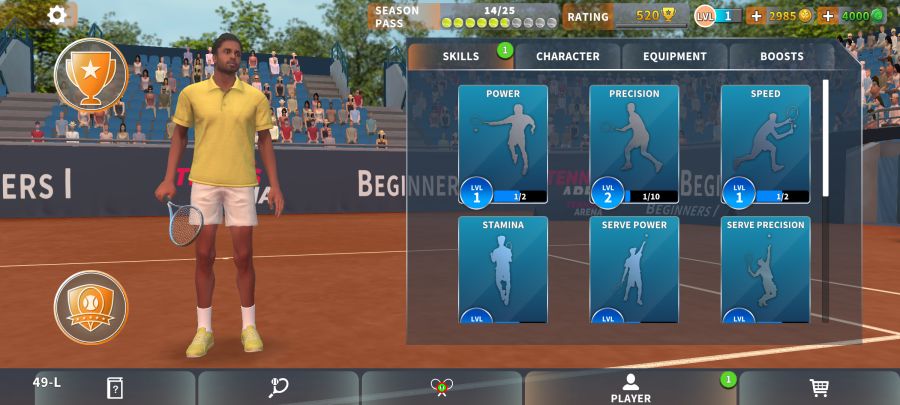Add more gold coins with plus button
The height and width of the screenshot is (405, 900).
click(756, 16)
